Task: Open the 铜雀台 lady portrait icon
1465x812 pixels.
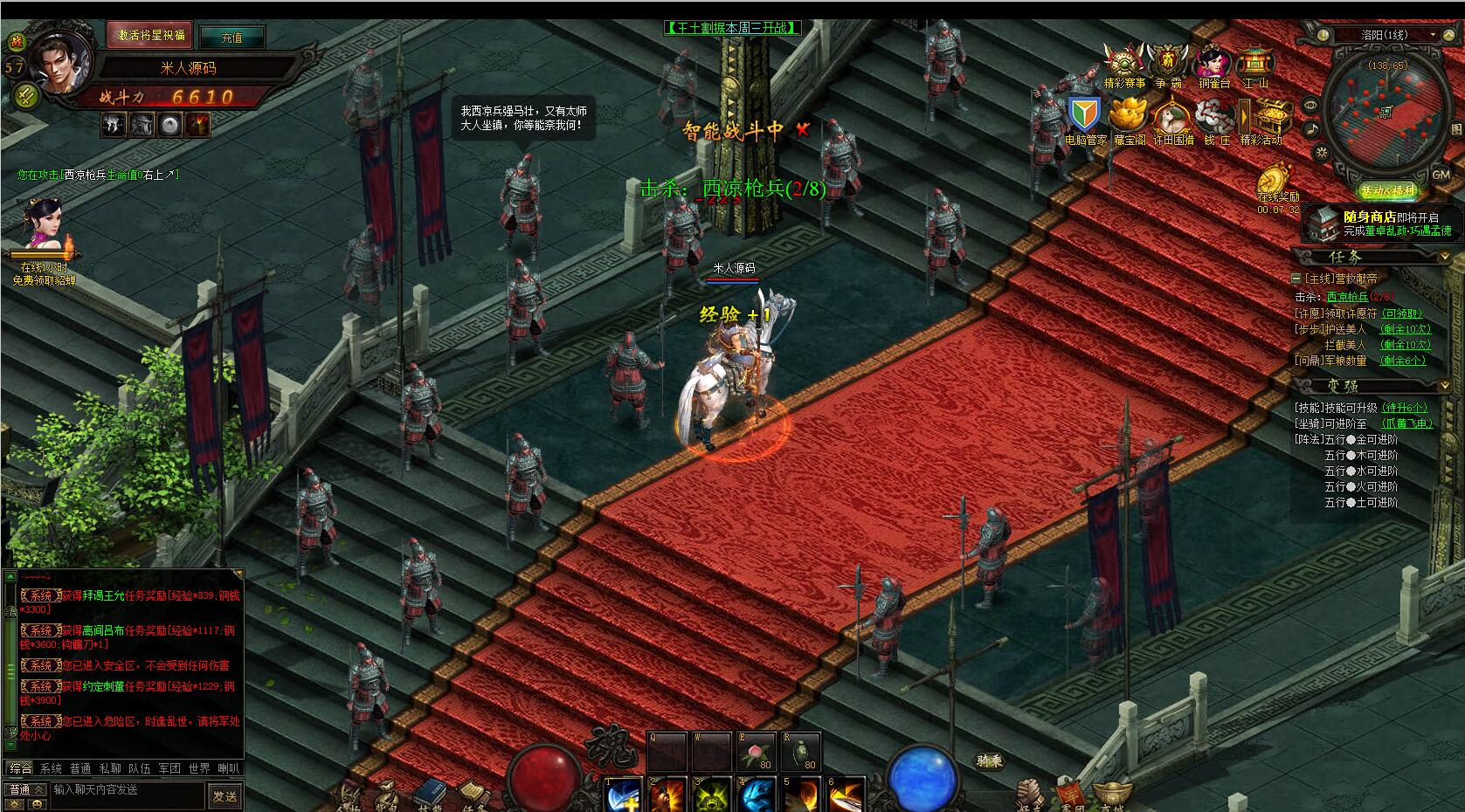Action: pos(1213,63)
